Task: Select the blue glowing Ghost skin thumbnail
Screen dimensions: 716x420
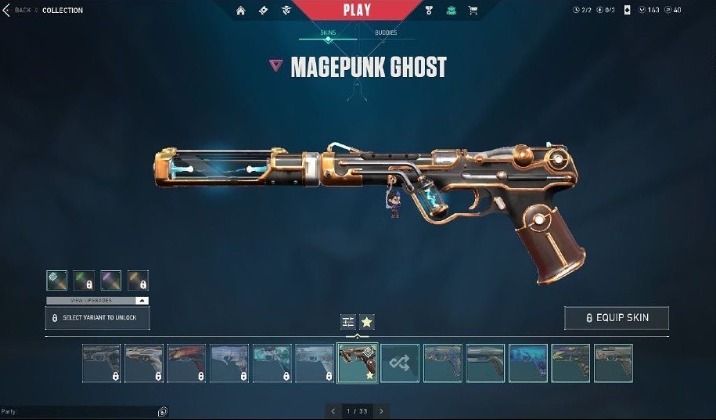Action: click(x=527, y=363)
